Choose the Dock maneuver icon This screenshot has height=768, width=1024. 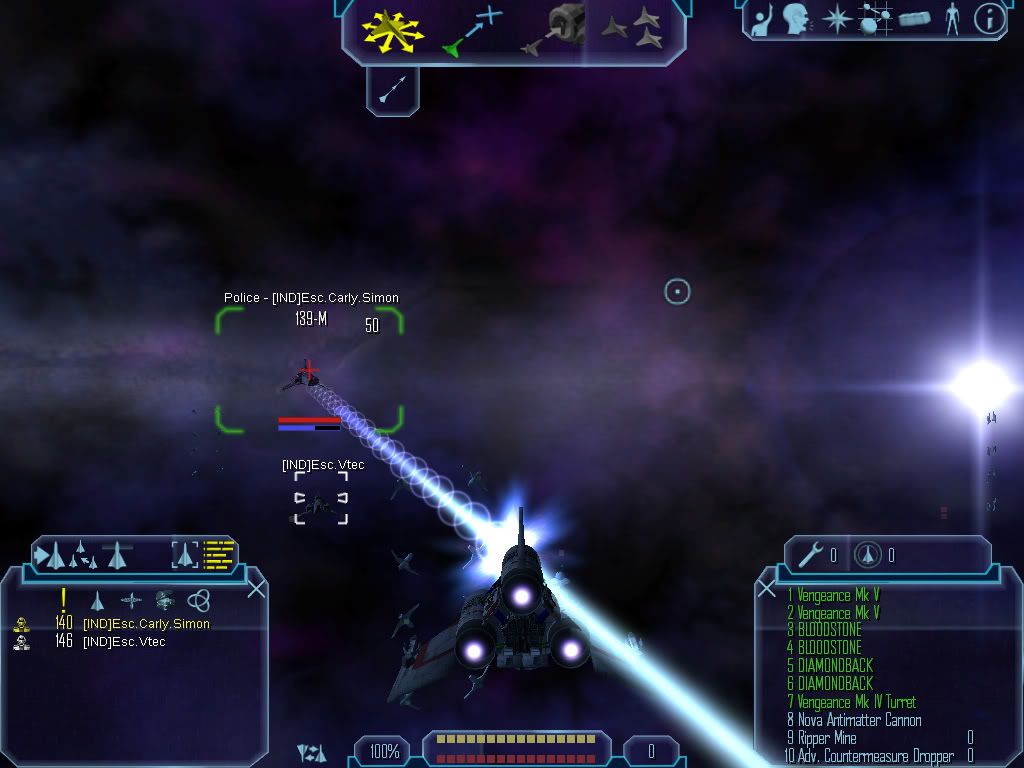[x=555, y=30]
